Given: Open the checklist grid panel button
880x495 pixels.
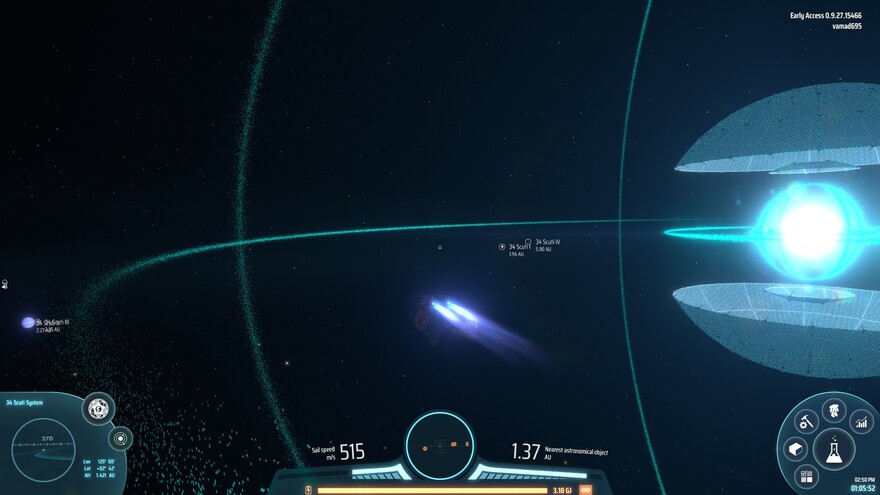Looking at the screenshot, I should coord(806,476).
